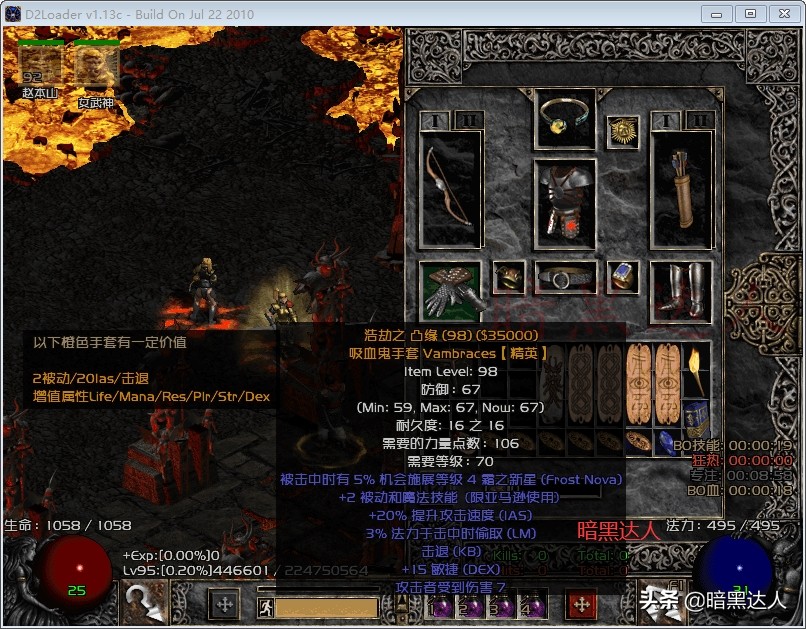
Task: Select the equipped belt
Action: tap(565, 277)
